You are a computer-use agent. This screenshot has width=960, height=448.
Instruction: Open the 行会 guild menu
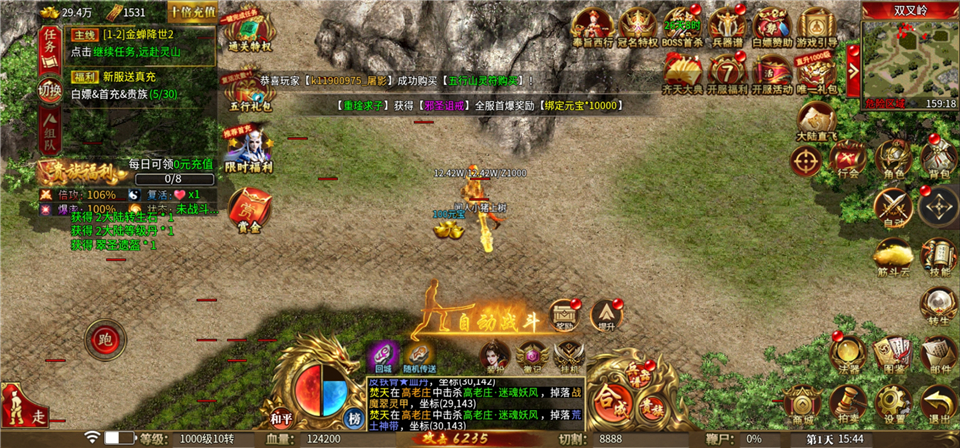click(x=848, y=160)
